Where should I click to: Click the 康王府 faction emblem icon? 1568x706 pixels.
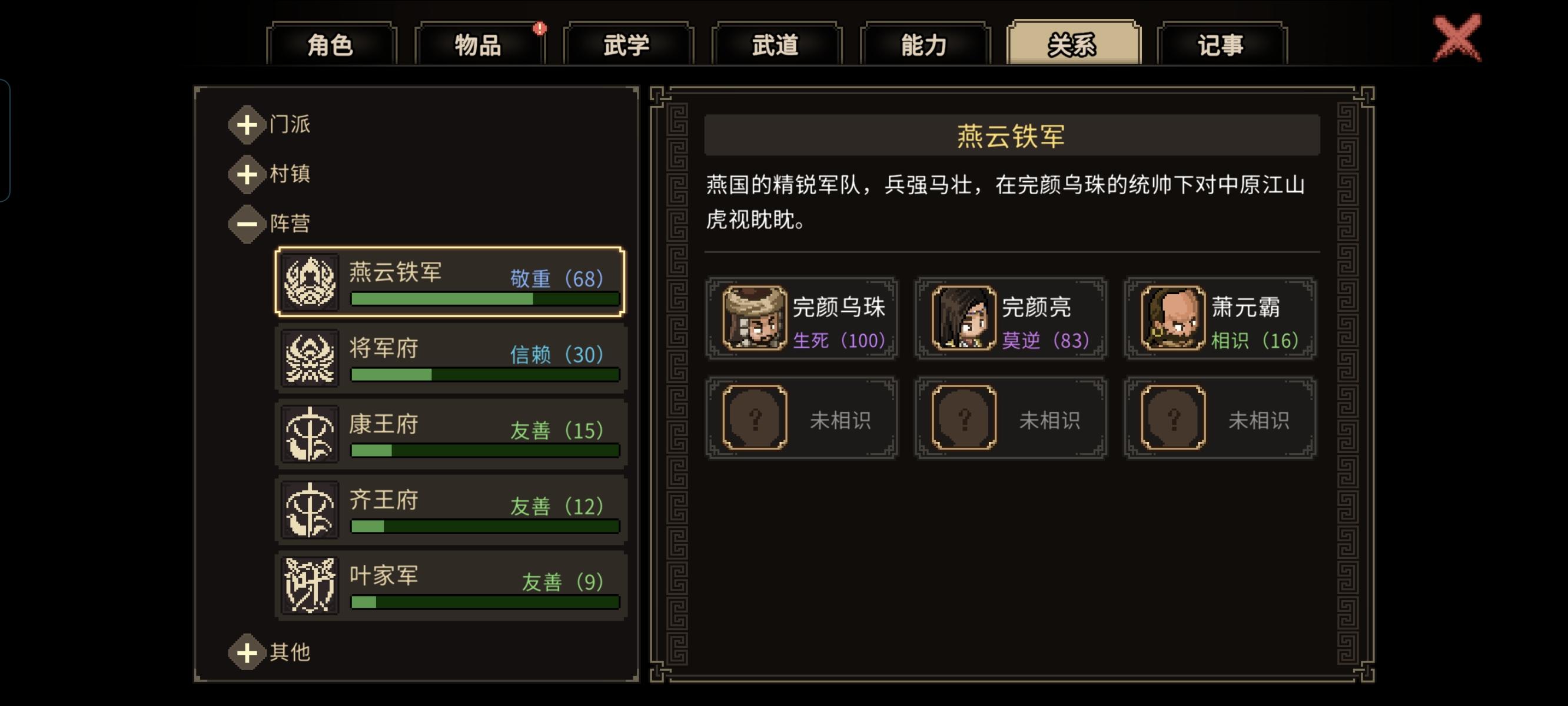[310, 435]
